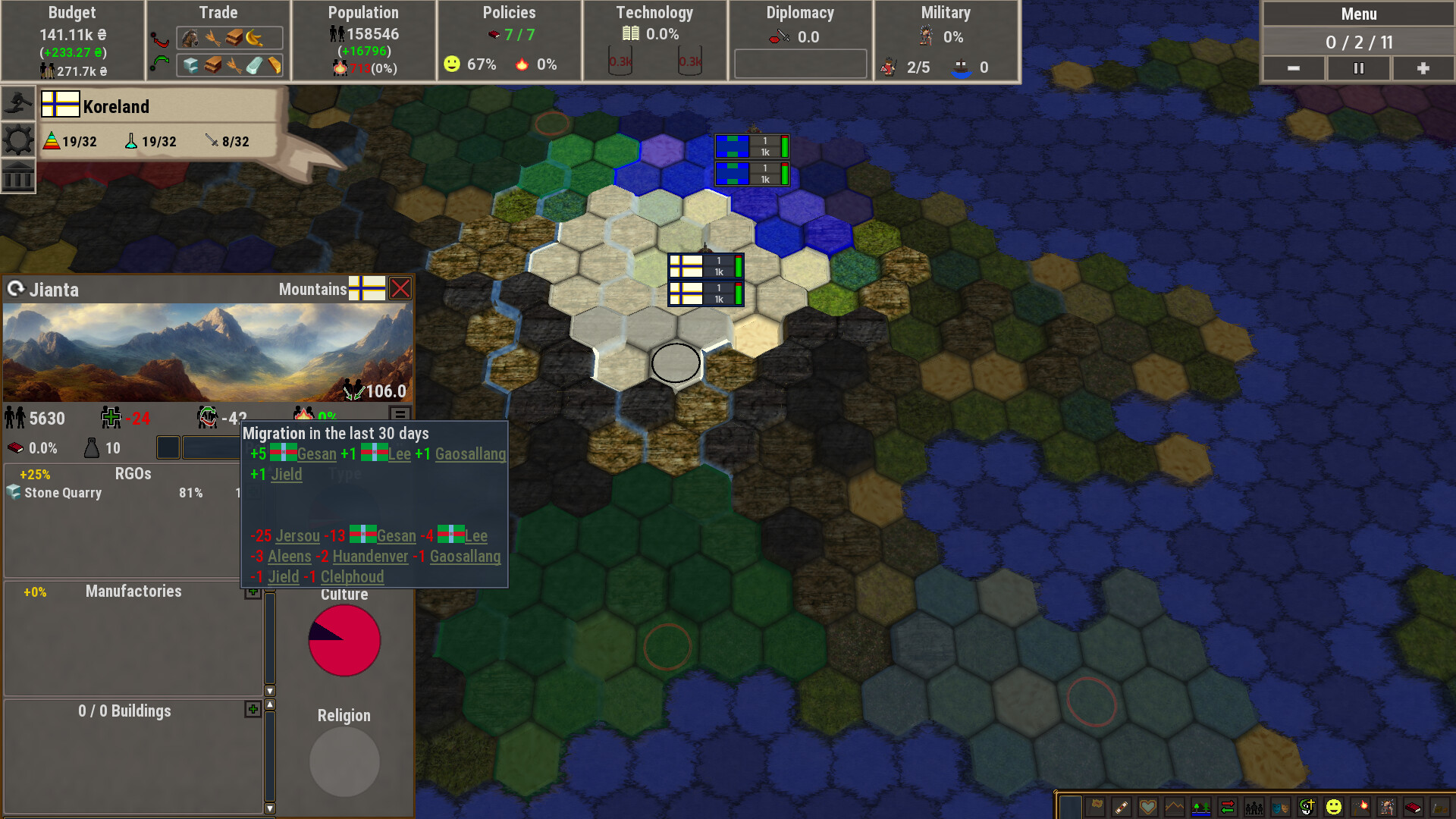Viewport: 1456px width, 819px height.
Task: Open the settings gear on the left sidebar
Action: [x=18, y=139]
